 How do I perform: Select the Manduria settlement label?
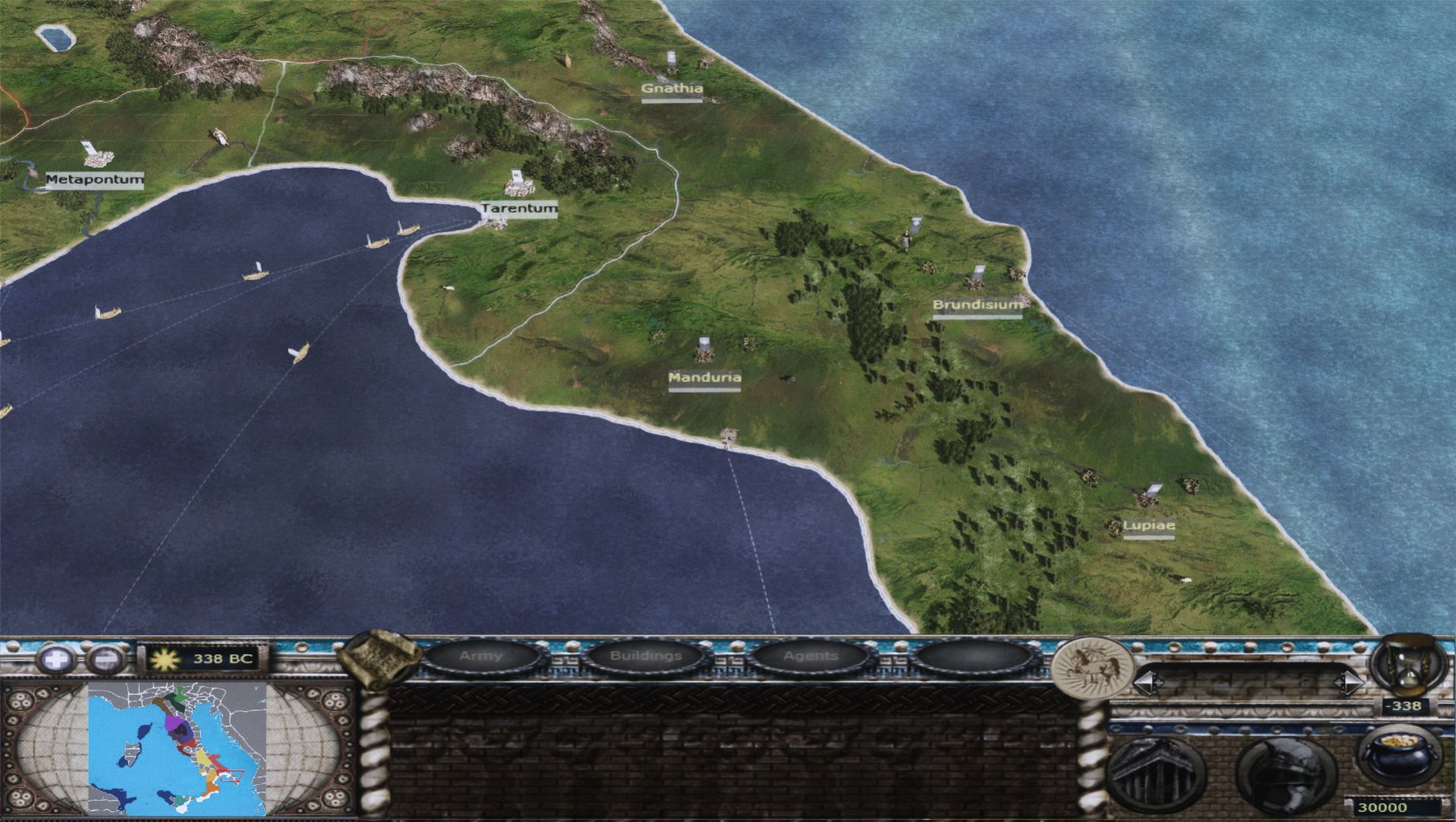click(x=704, y=378)
